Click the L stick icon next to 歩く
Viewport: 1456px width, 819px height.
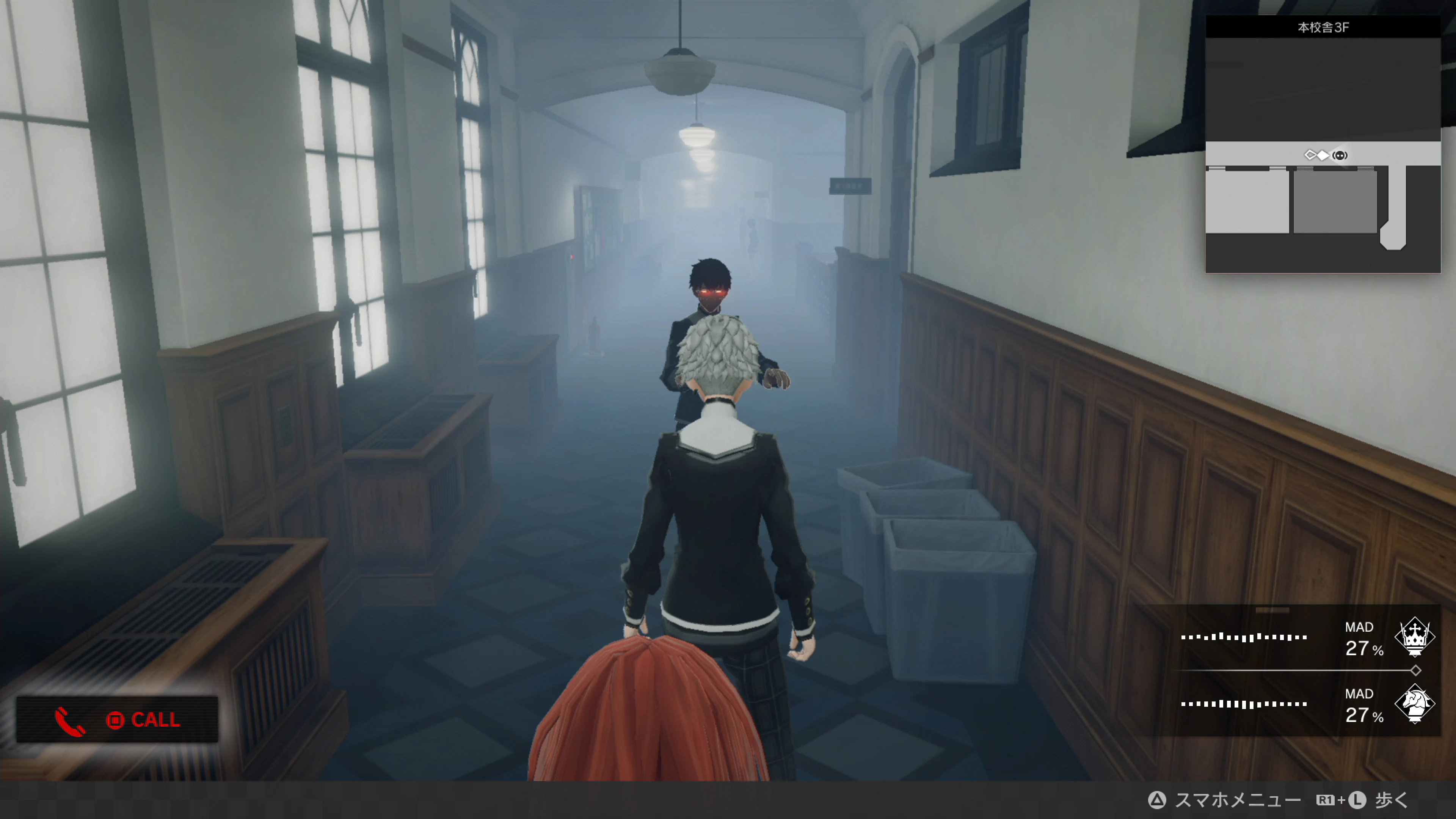tap(1358, 800)
